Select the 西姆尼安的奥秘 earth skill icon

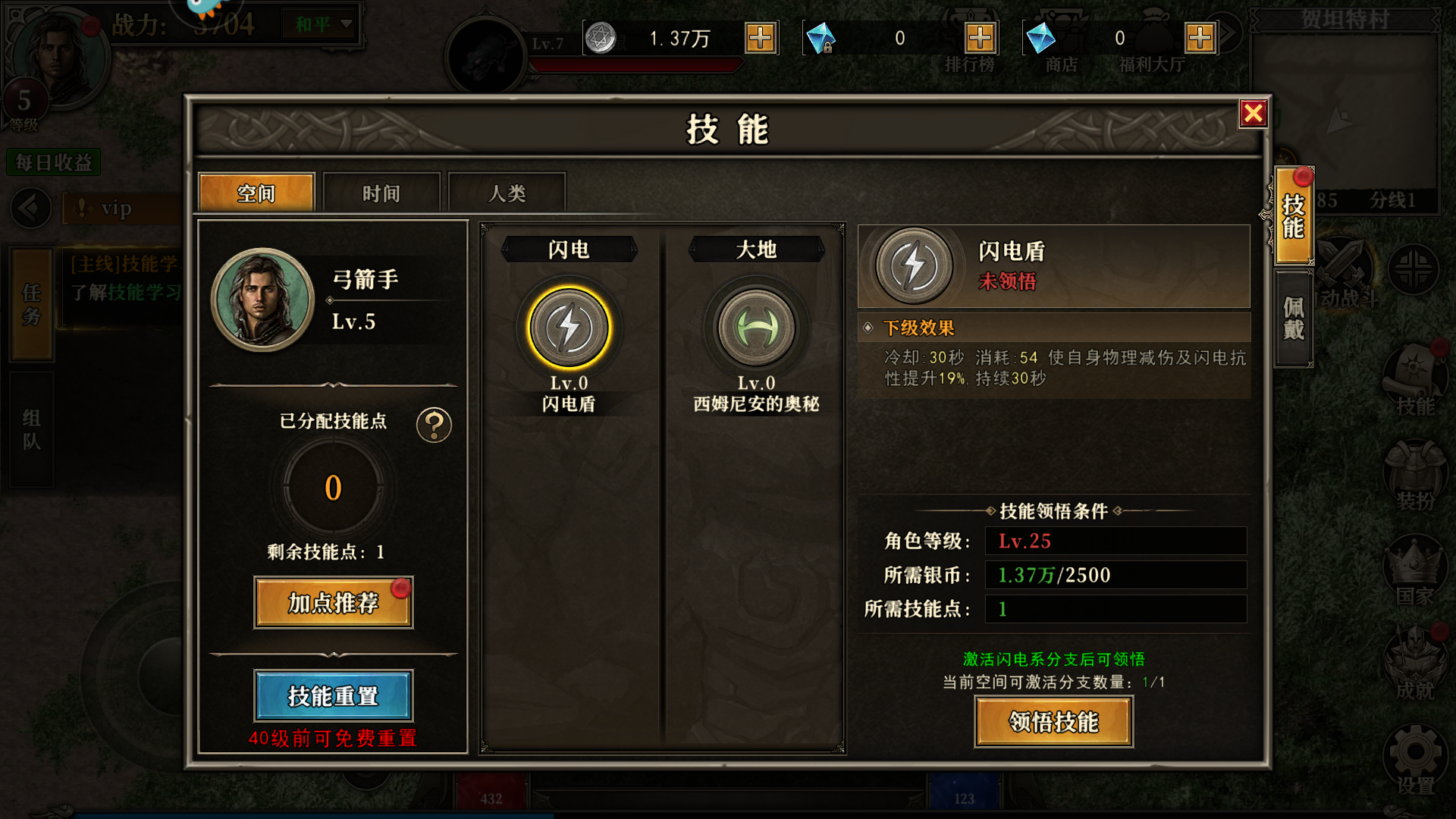755,328
